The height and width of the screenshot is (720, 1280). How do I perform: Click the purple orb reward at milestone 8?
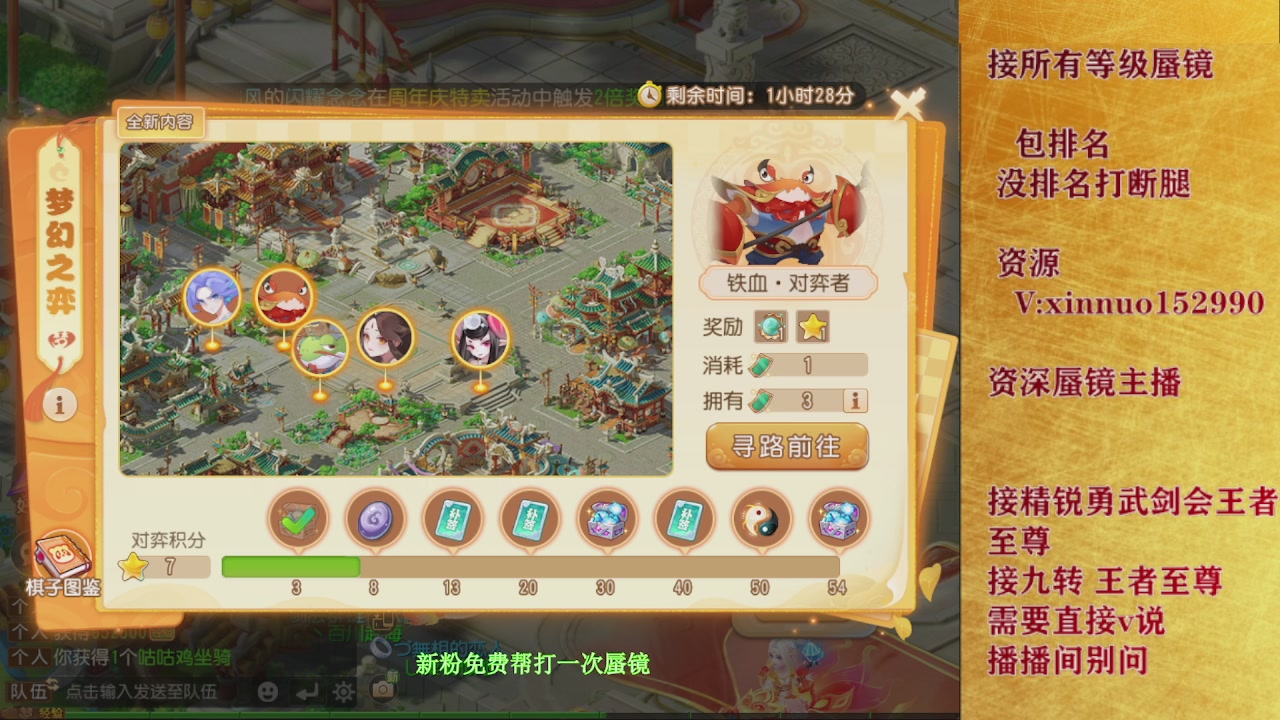click(375, 518)
